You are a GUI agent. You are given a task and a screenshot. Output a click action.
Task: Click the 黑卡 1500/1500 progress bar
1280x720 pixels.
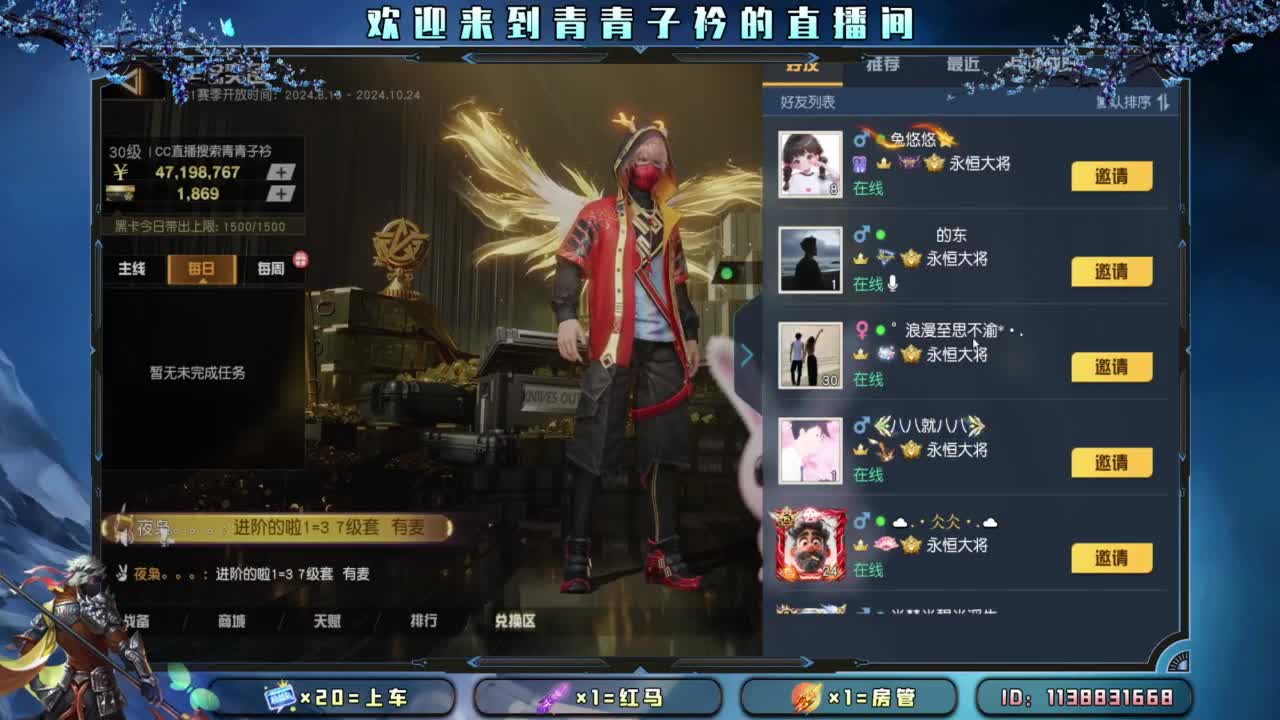[204, 227]
